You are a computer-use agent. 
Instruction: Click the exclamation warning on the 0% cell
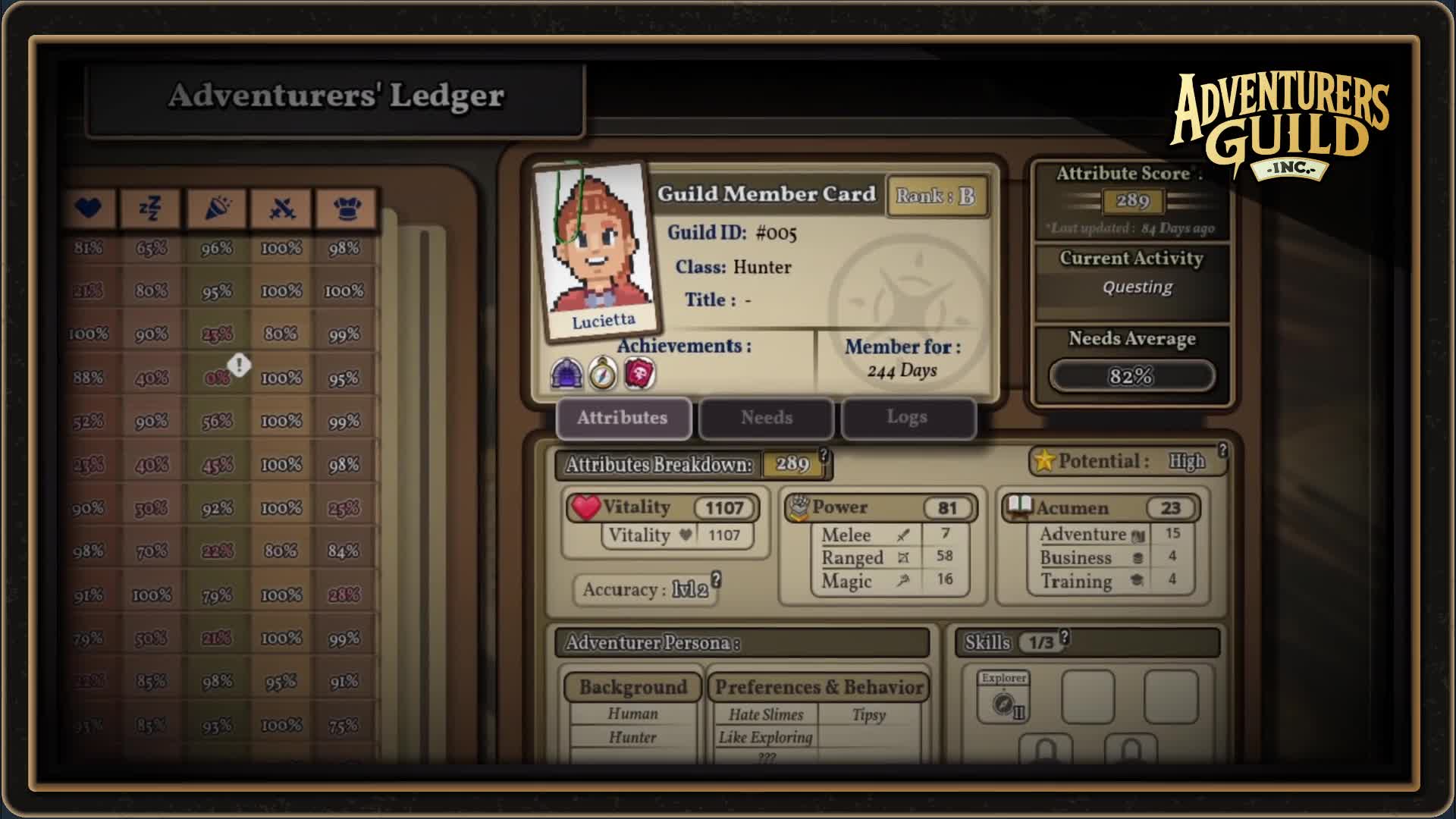tap(240, 365)
